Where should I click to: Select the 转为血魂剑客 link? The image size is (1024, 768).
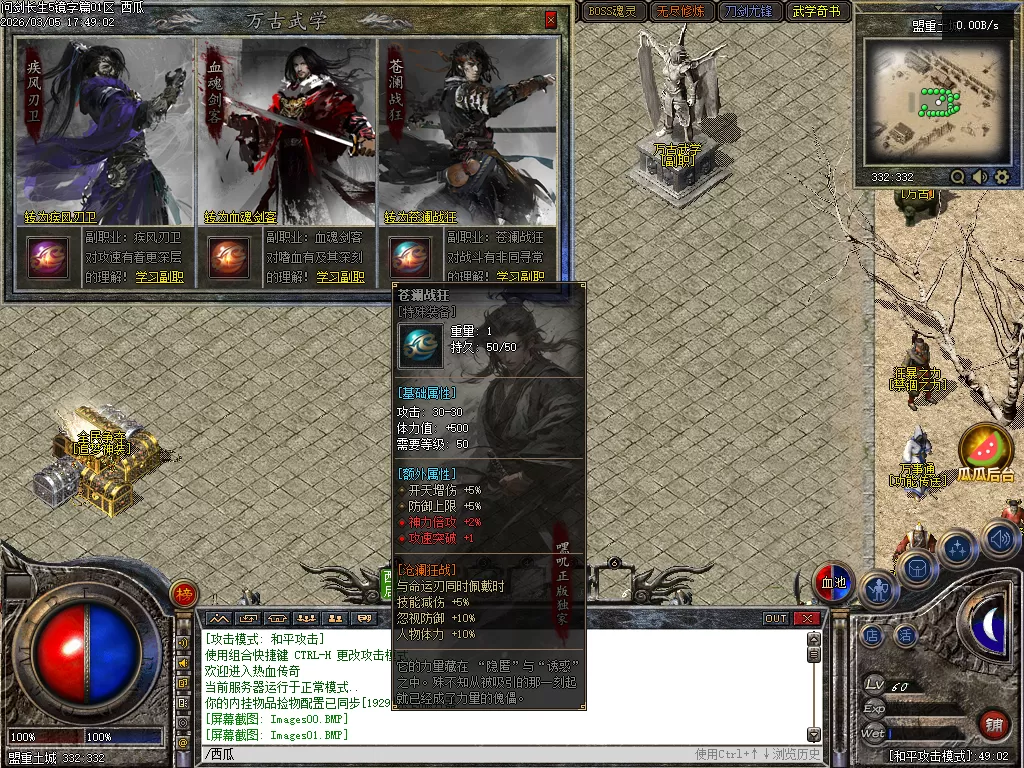241,217
